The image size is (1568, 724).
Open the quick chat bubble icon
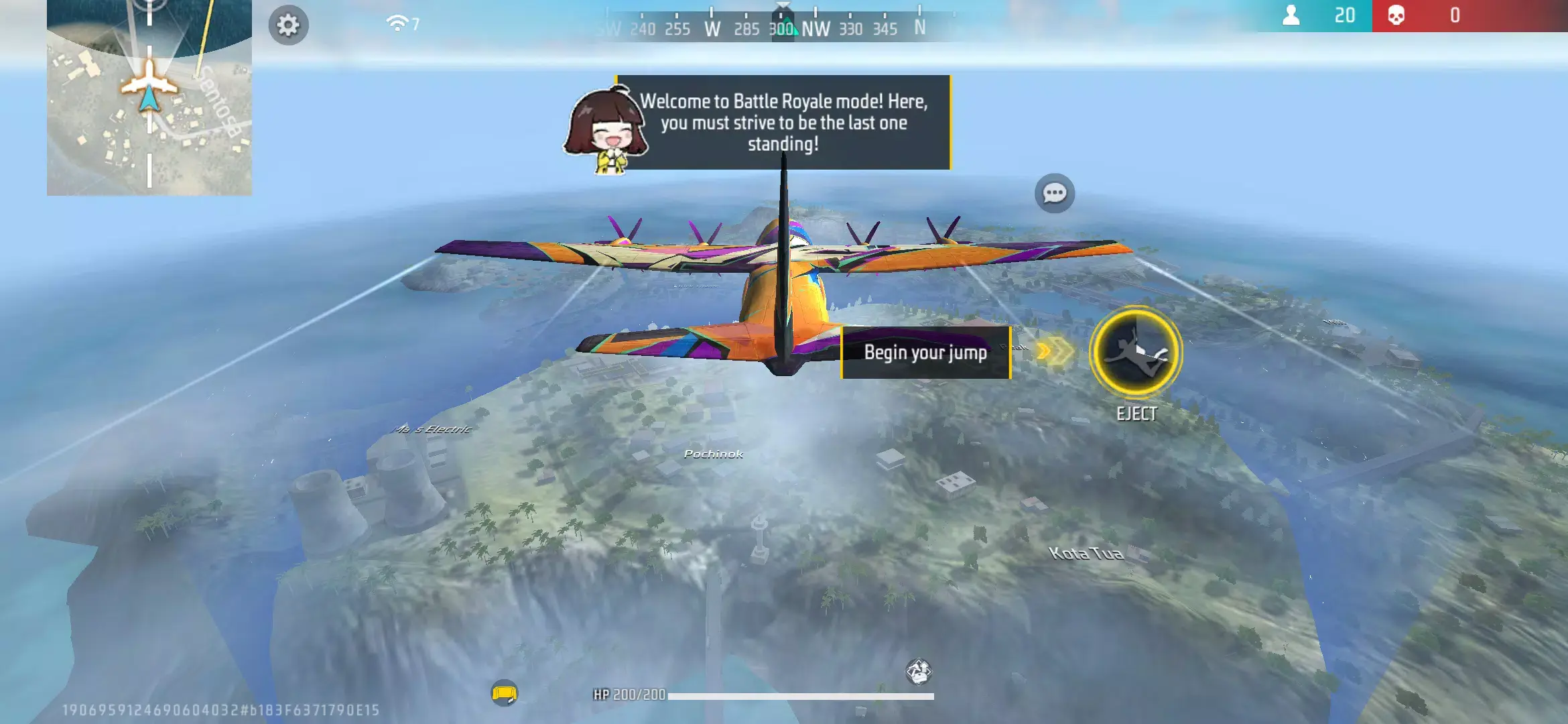(1053, 194)
